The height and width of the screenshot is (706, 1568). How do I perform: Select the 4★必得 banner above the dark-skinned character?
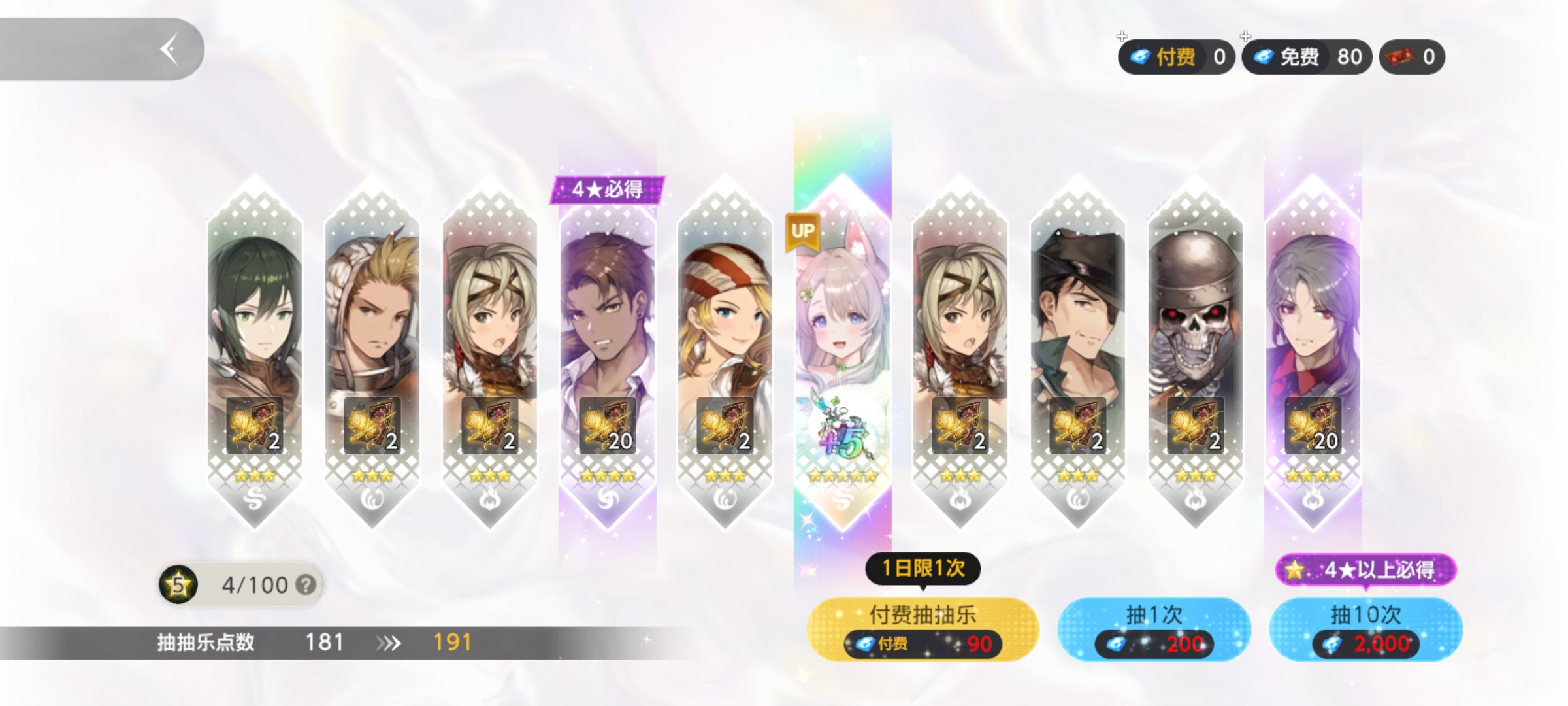606,191
